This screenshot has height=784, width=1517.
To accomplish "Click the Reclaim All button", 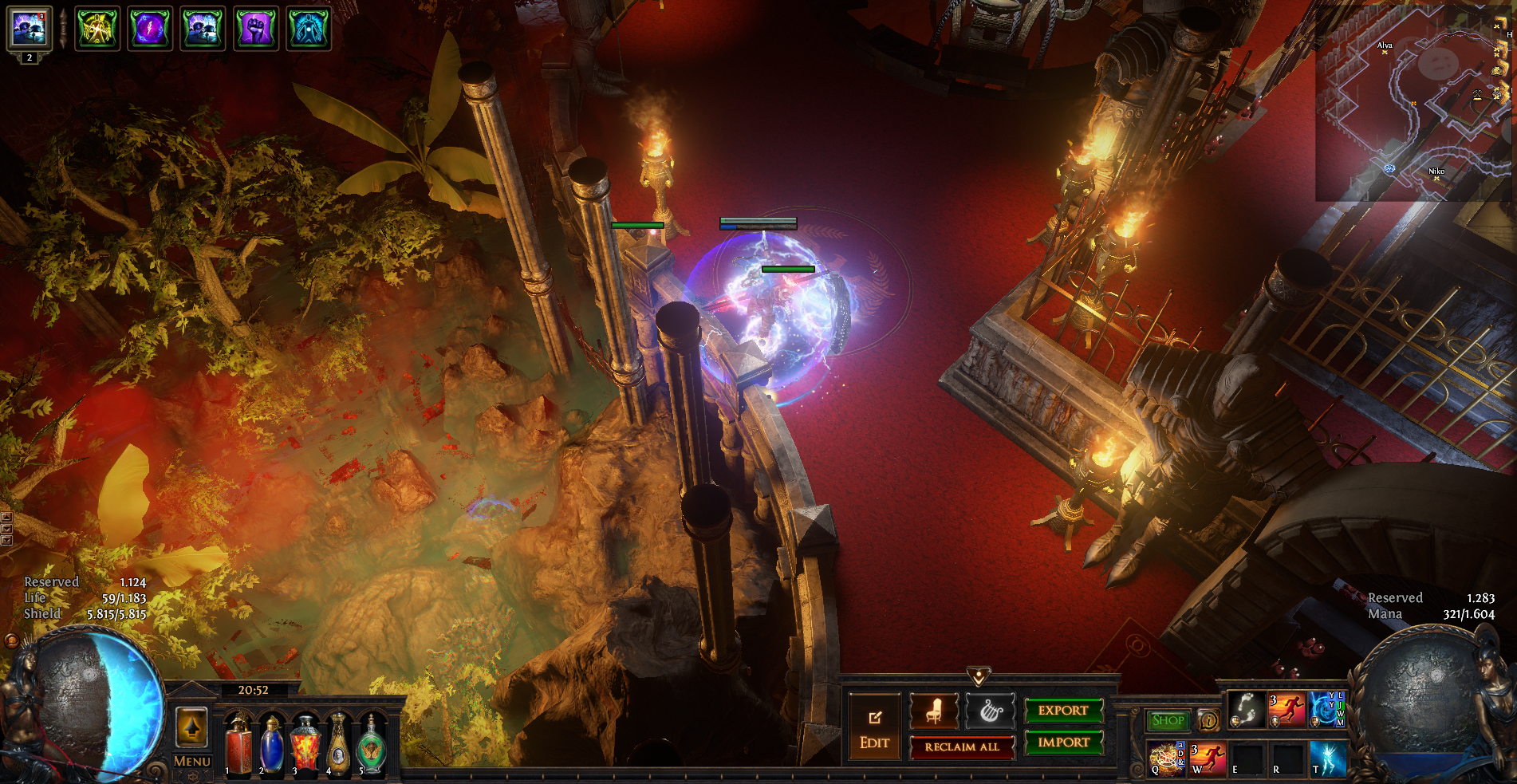I will pyautogui.click(x=961, y=747).
